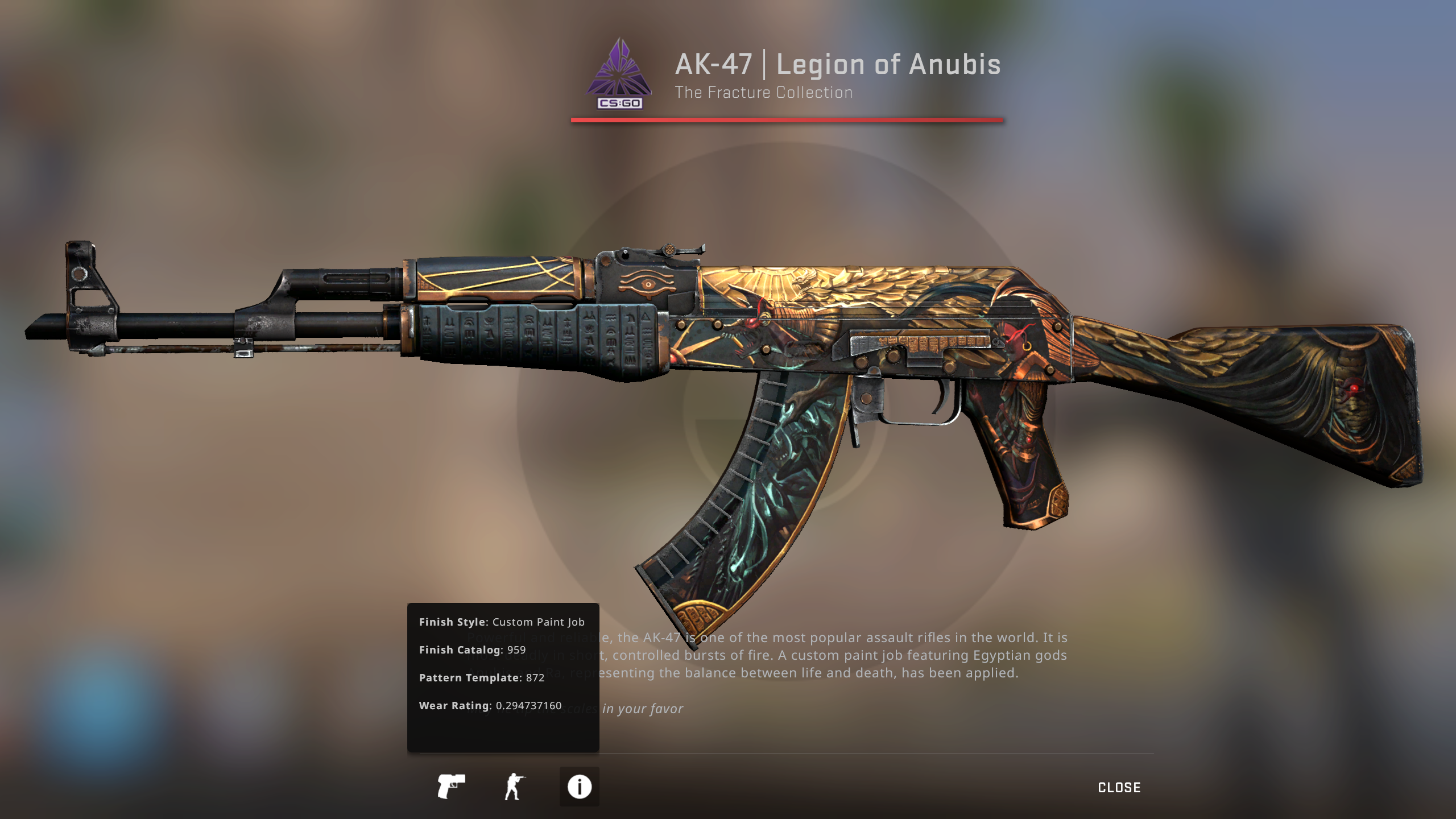
Task: Click the Finish Catalog value 959
Action: [x=472, y=650]
